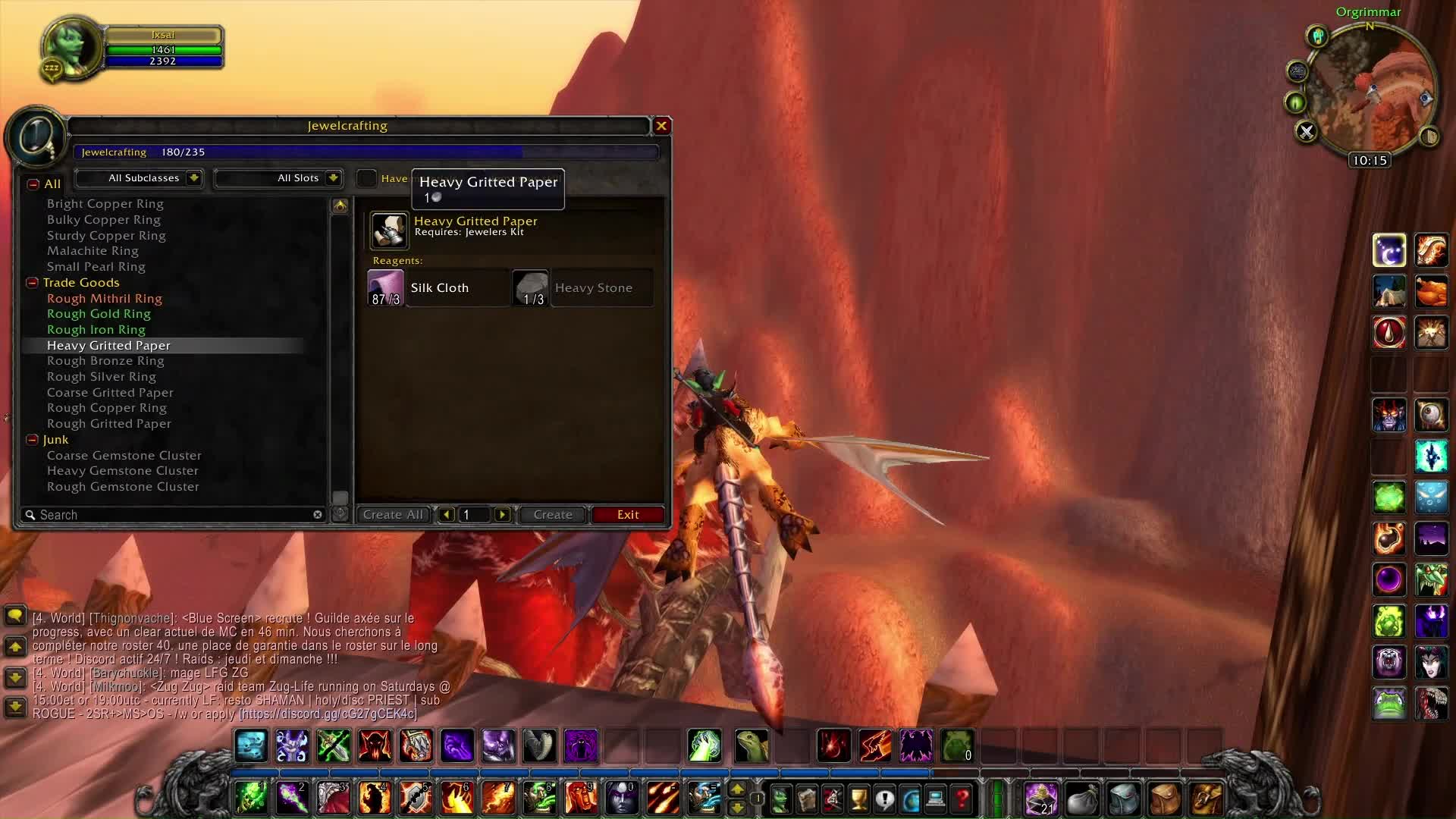This screenshot has width=1456, height=819.
Task: Select the Coarse Gritted Paper recipe
Action: click(x=110, y=393)
